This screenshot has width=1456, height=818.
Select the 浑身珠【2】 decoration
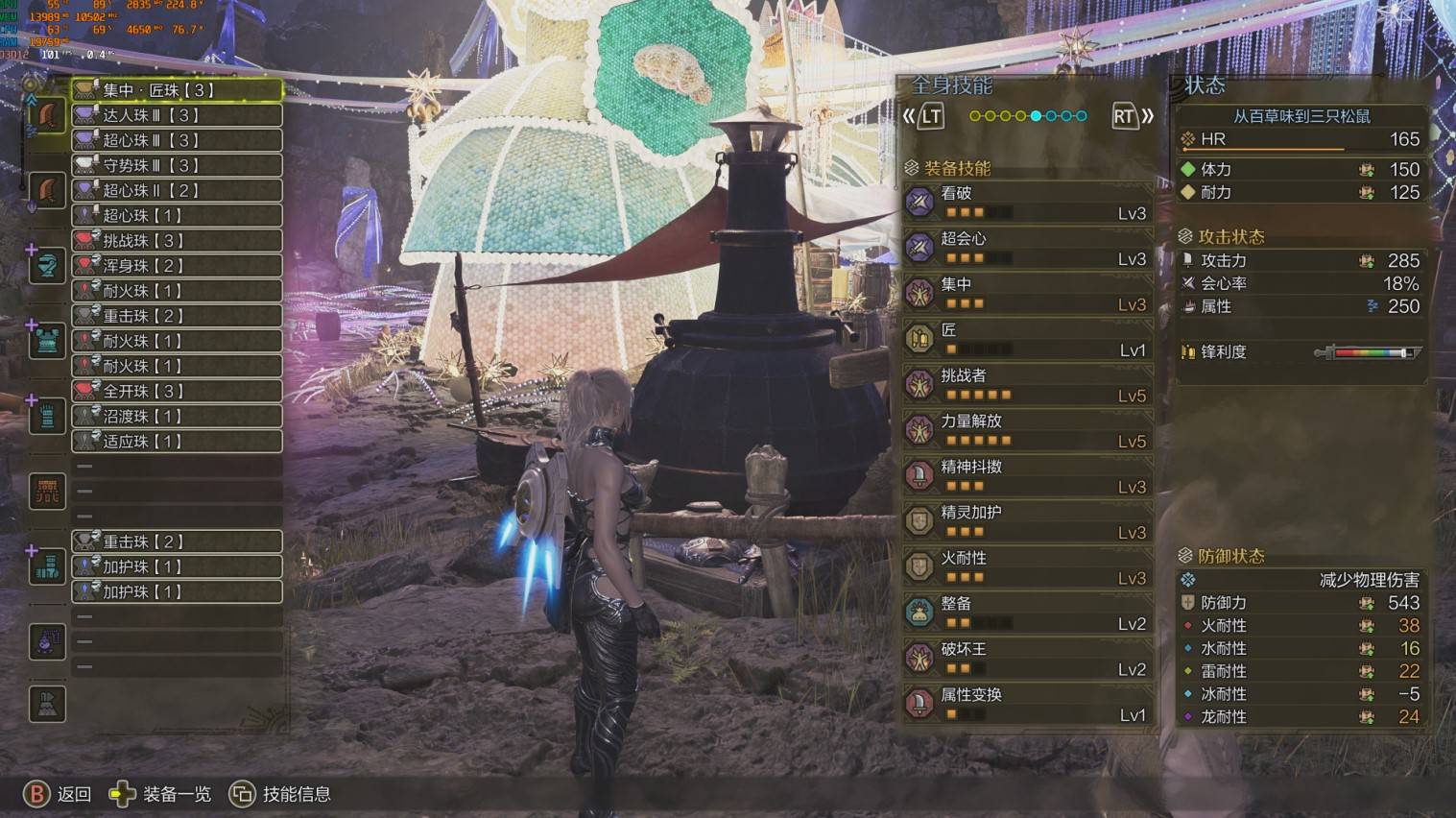[177, 265]
